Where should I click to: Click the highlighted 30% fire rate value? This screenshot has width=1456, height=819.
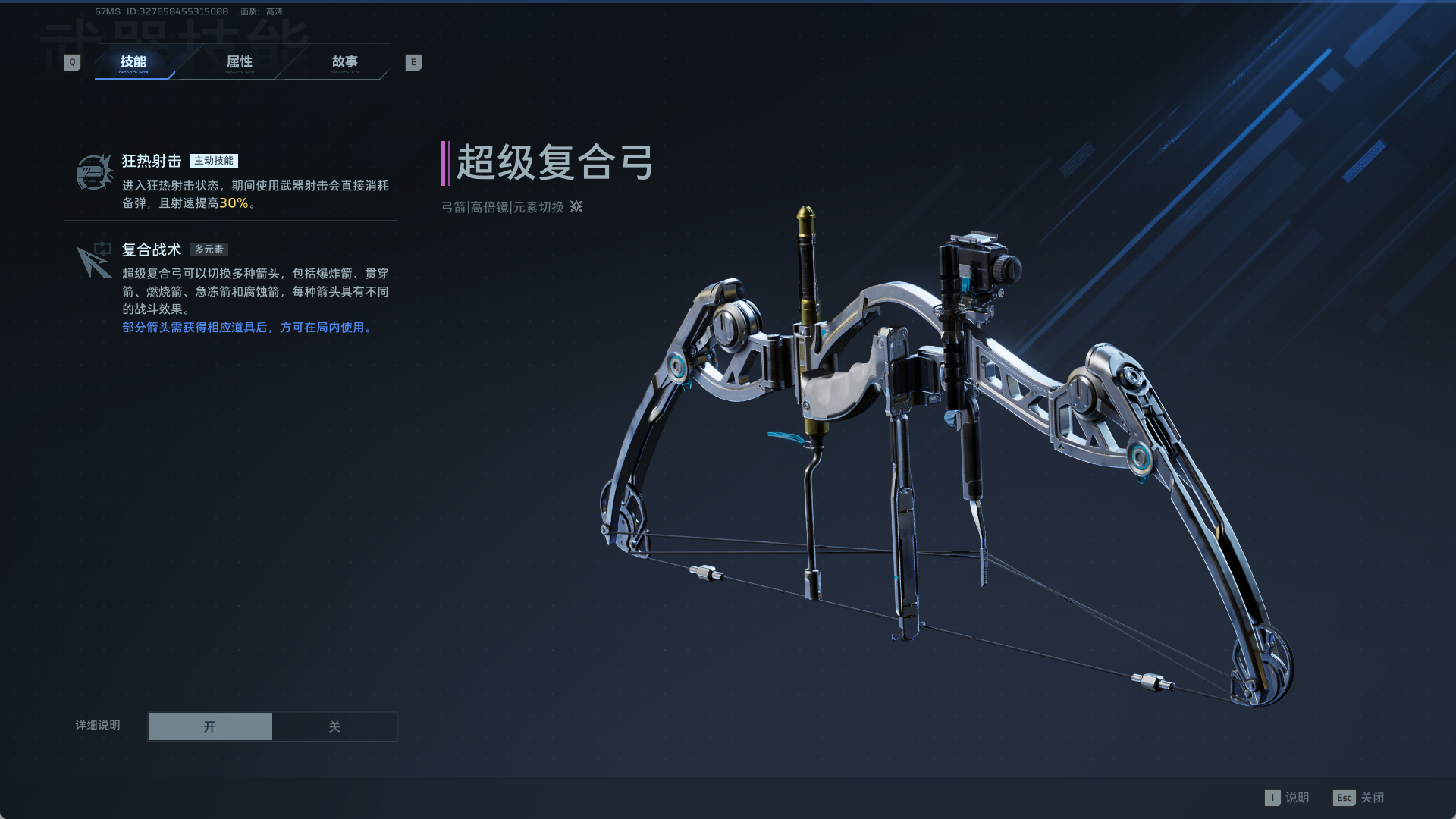[x=234, y=203]
